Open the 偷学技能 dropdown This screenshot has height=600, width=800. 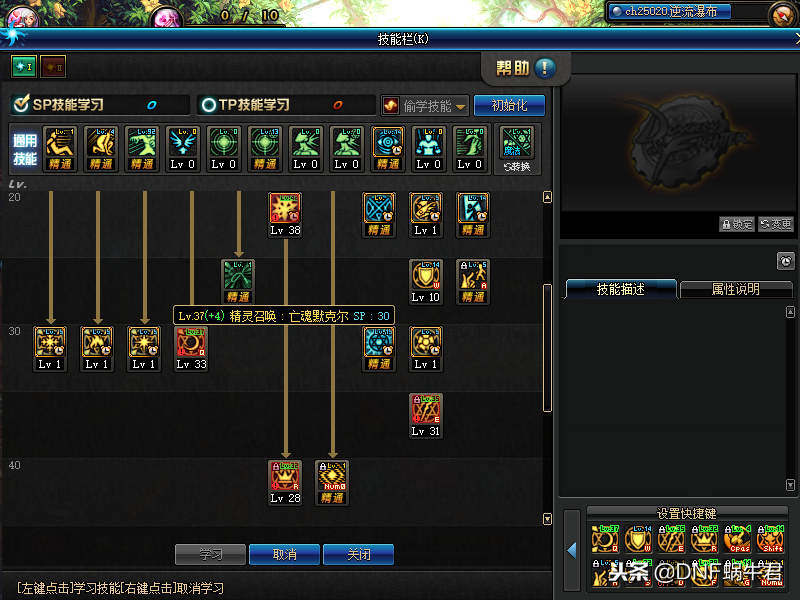point(425,106)
